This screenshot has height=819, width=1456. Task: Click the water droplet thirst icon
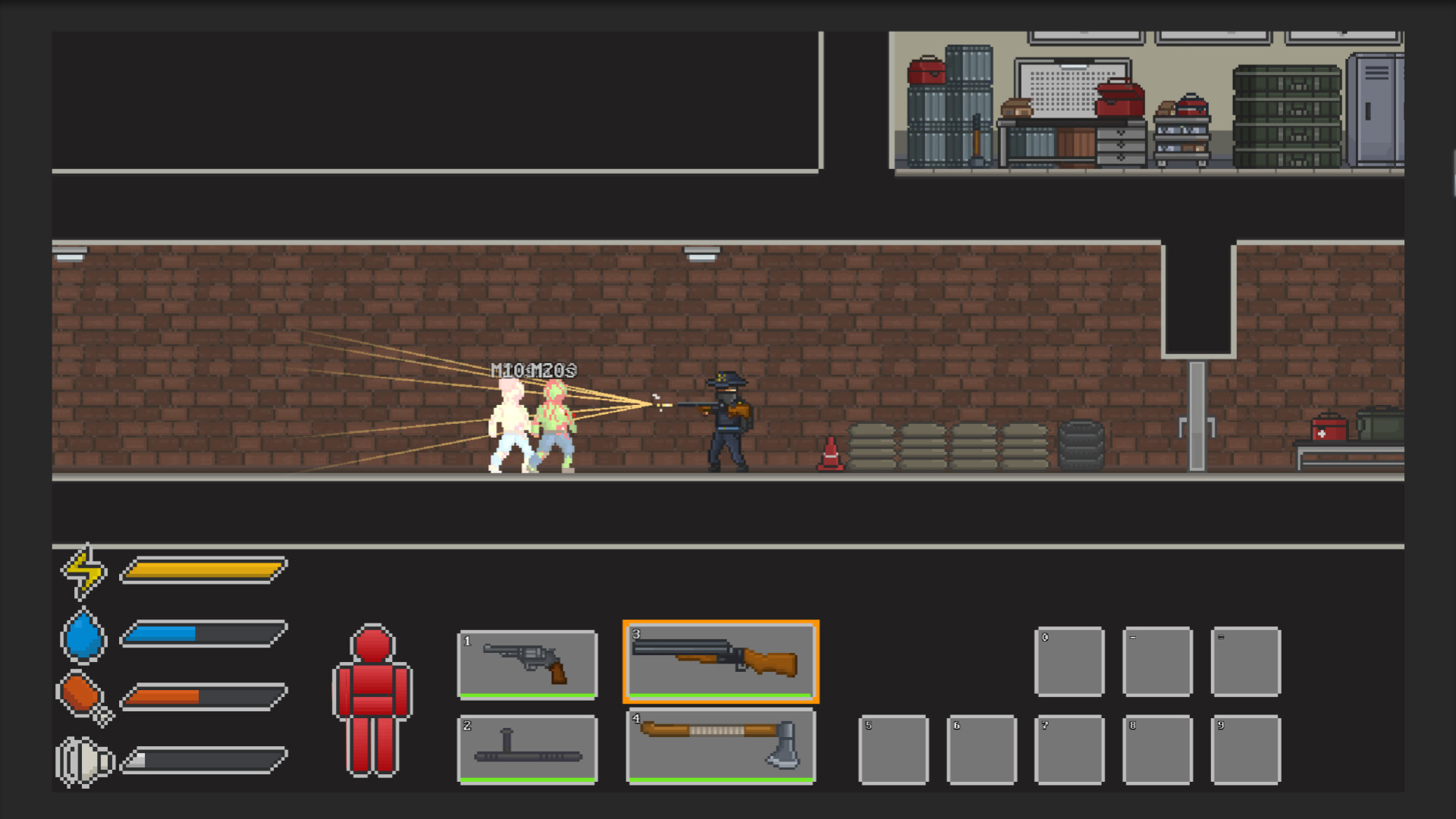[83, 637]
